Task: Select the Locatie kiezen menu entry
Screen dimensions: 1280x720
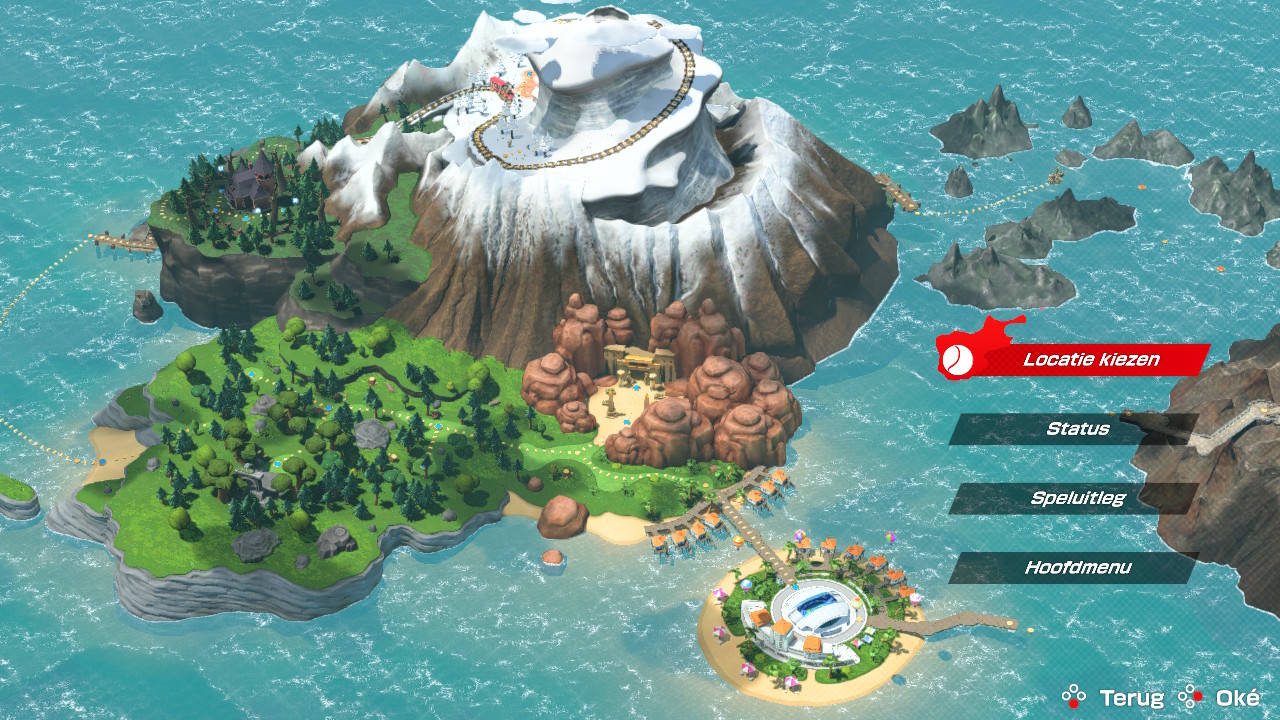Action: (1076, 359)
